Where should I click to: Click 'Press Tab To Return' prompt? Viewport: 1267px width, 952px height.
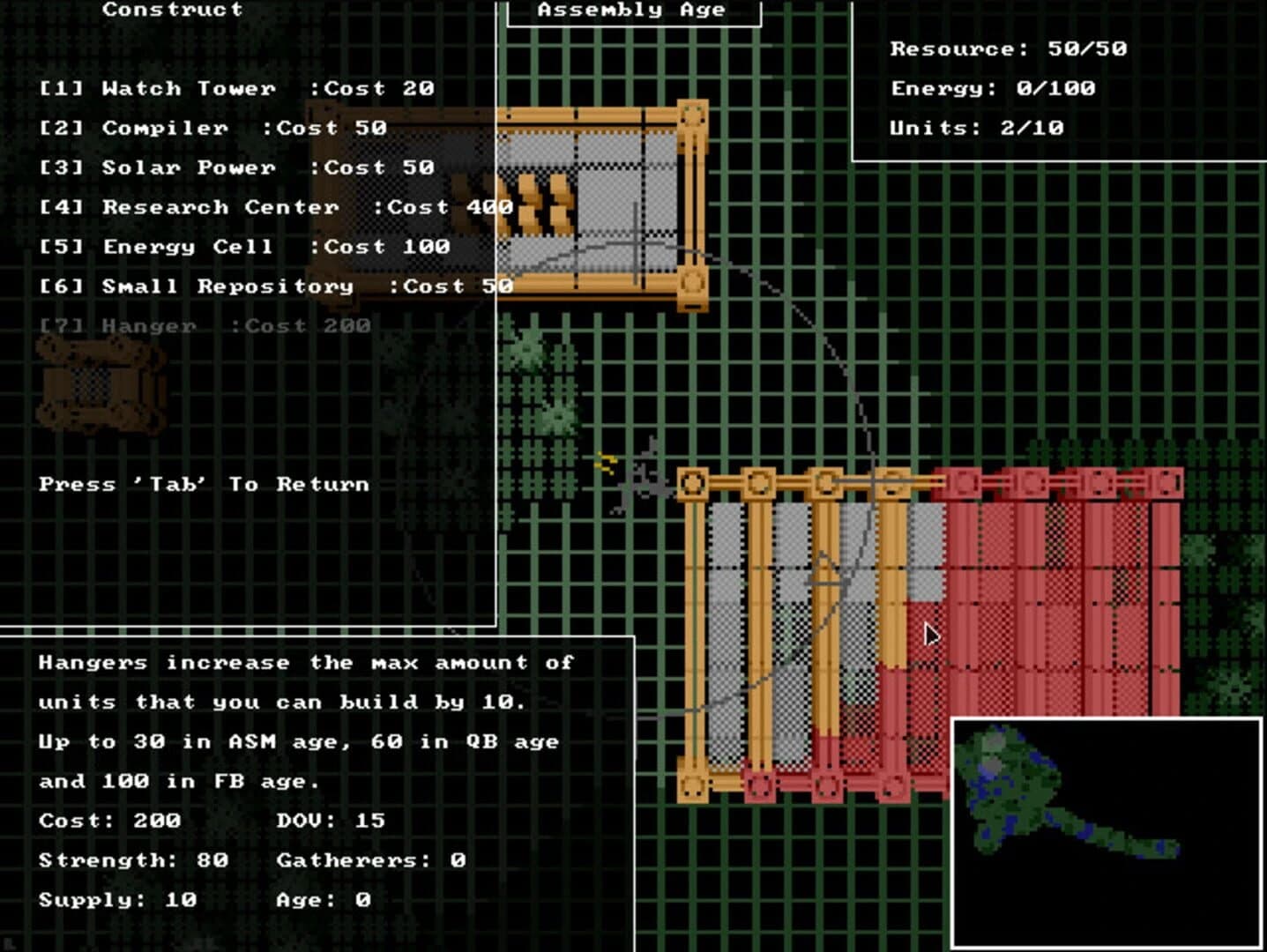(201, 483)
